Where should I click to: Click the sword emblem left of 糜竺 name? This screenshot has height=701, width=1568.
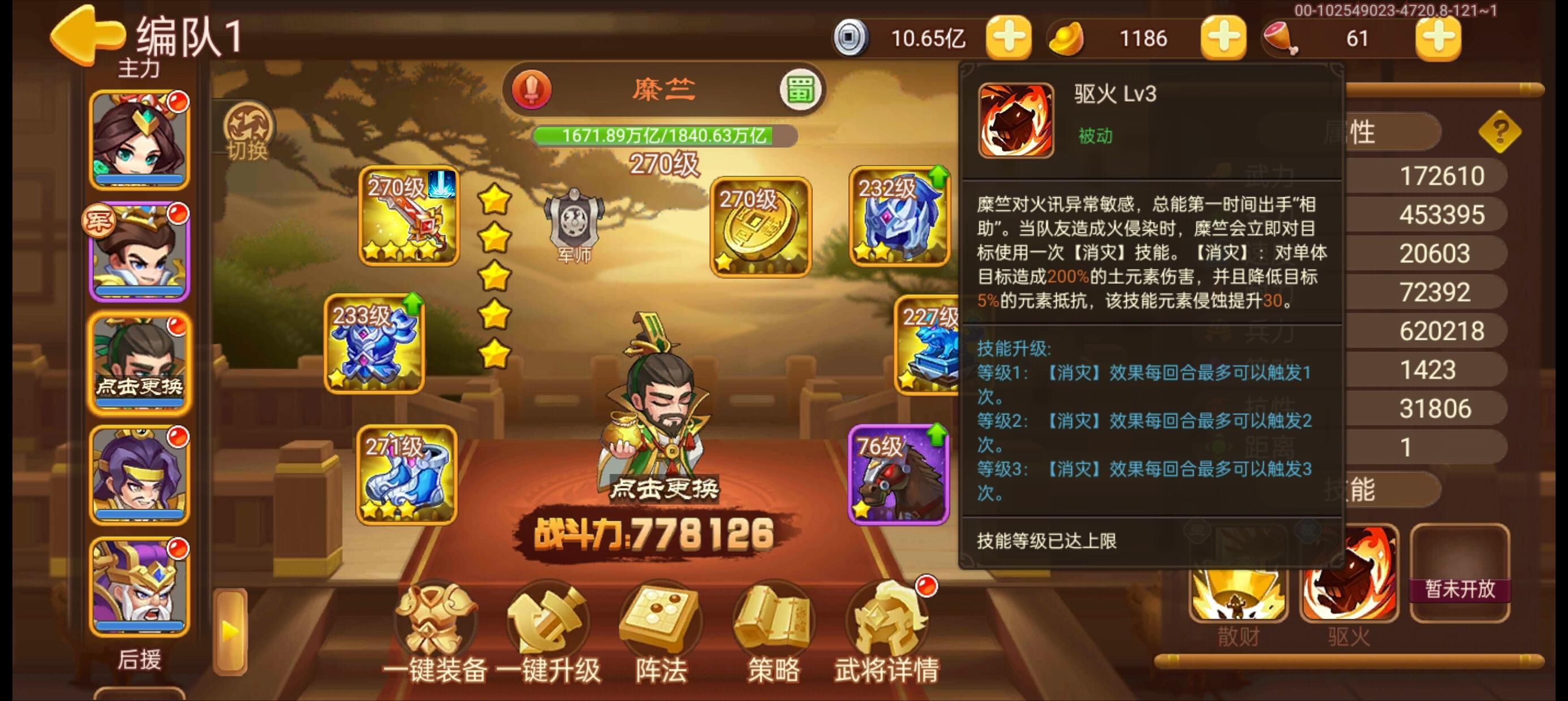point(531,89)
